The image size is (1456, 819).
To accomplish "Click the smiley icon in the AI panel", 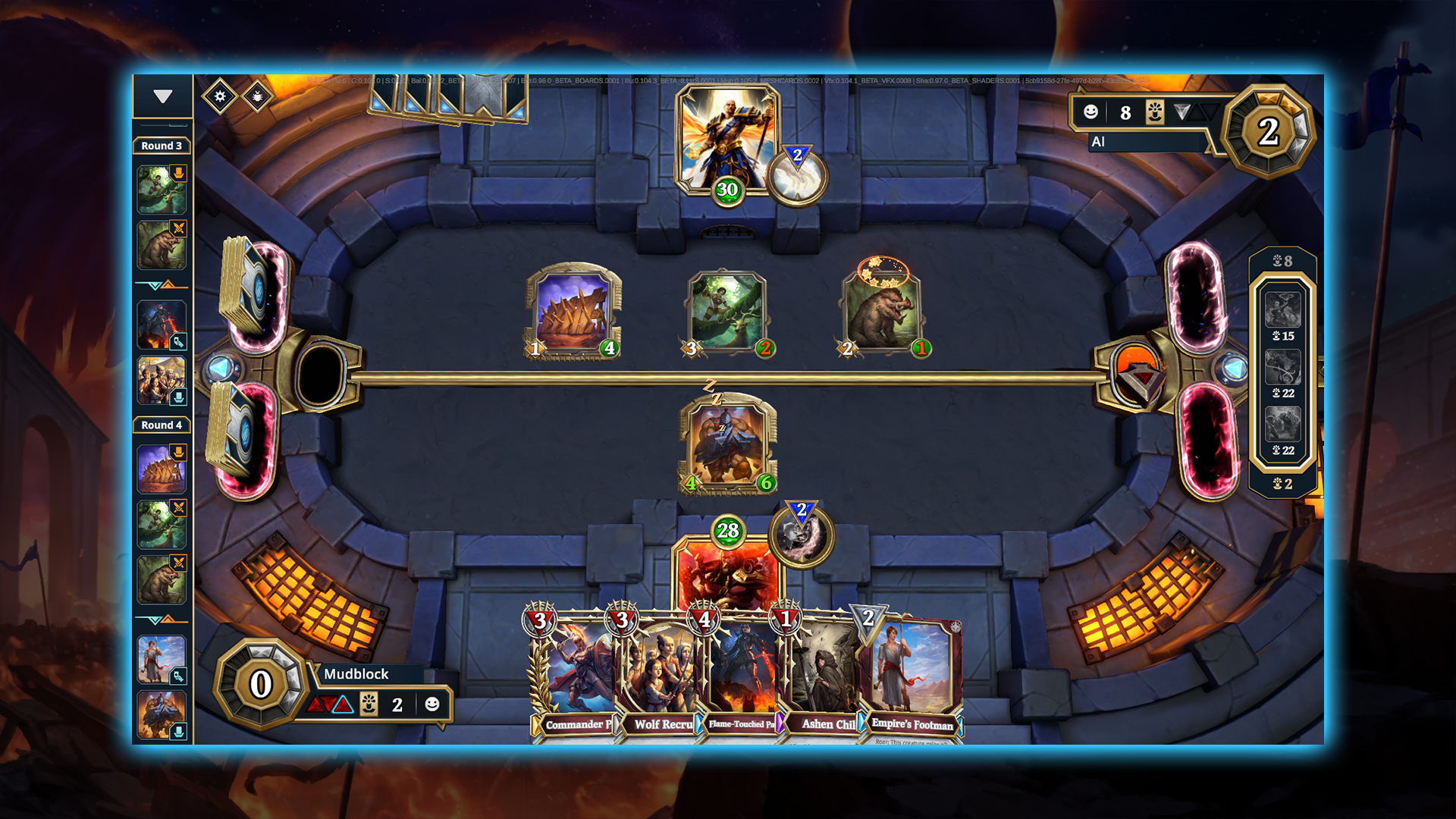I will click(x=1090, y=112).
